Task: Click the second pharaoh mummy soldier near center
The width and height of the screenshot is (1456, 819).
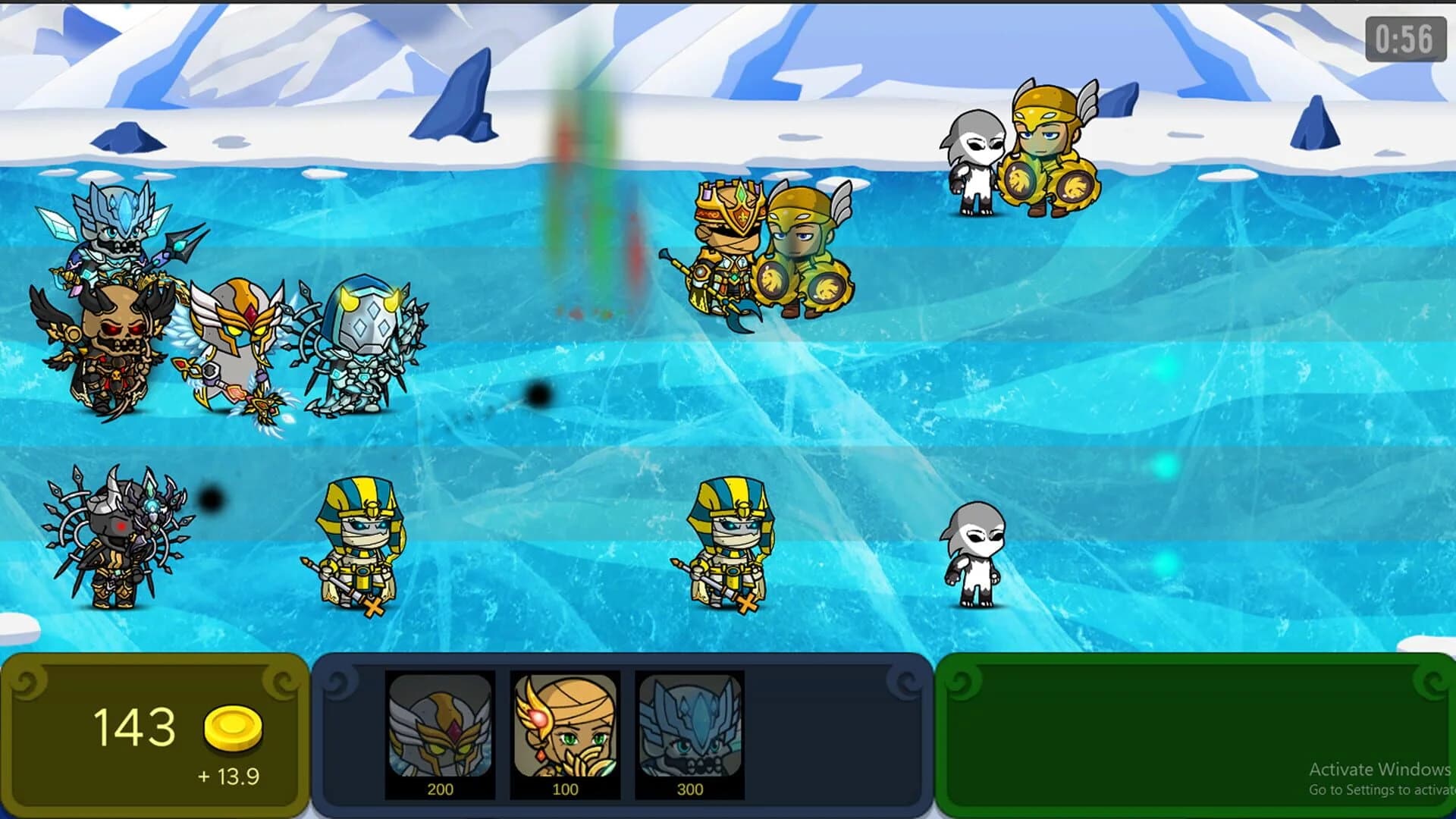Action: pos(728,546)
